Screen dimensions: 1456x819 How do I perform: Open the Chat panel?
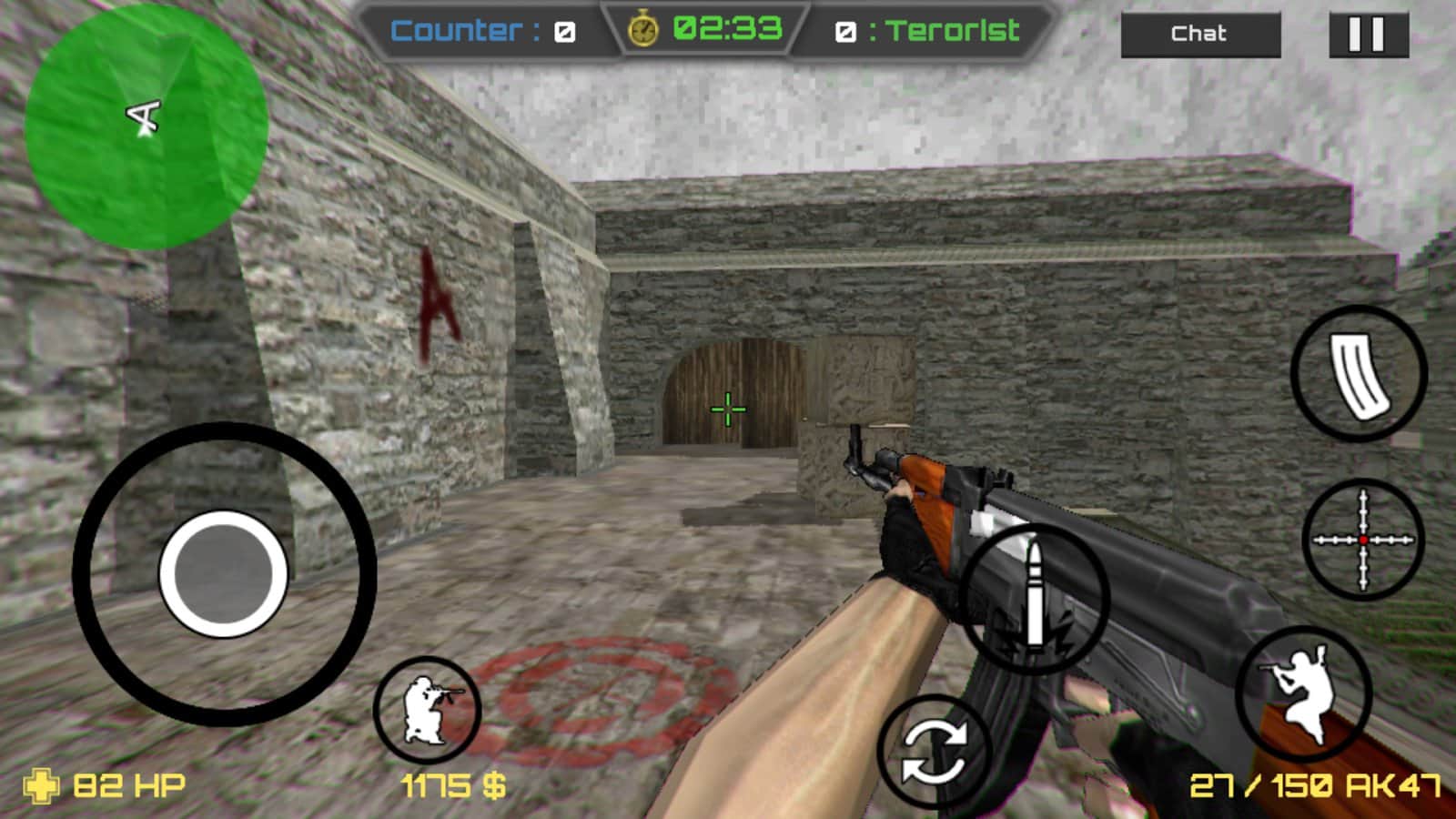(1202, 35)
